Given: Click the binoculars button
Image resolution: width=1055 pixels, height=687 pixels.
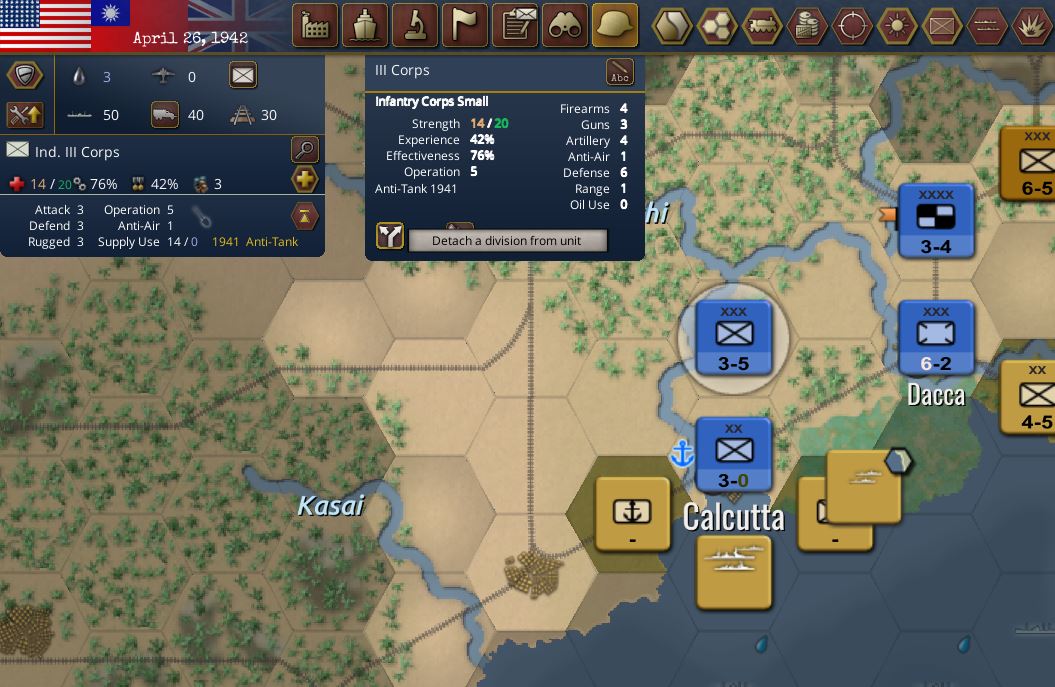Looking at the screenshot, I should [565, 25].
